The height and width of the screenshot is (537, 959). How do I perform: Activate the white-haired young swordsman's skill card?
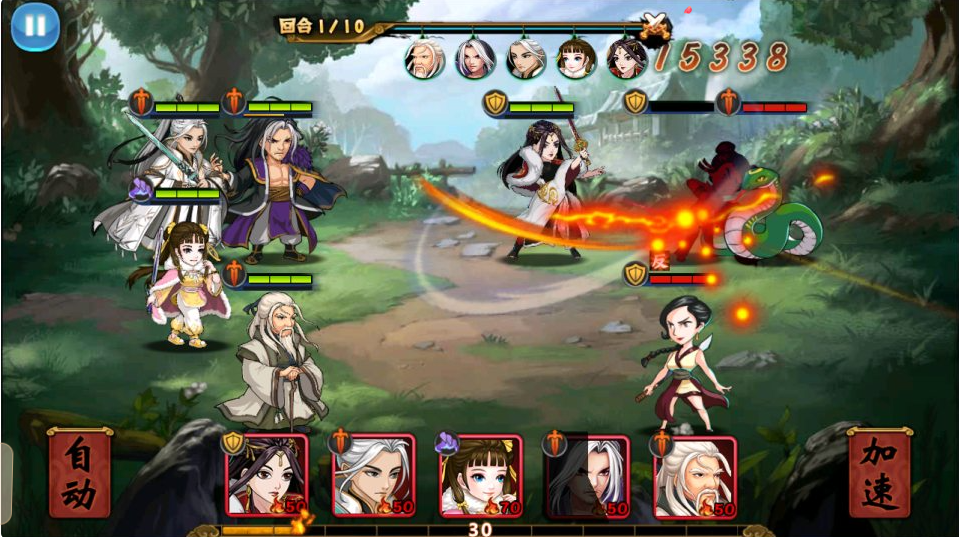coord(374,476)
